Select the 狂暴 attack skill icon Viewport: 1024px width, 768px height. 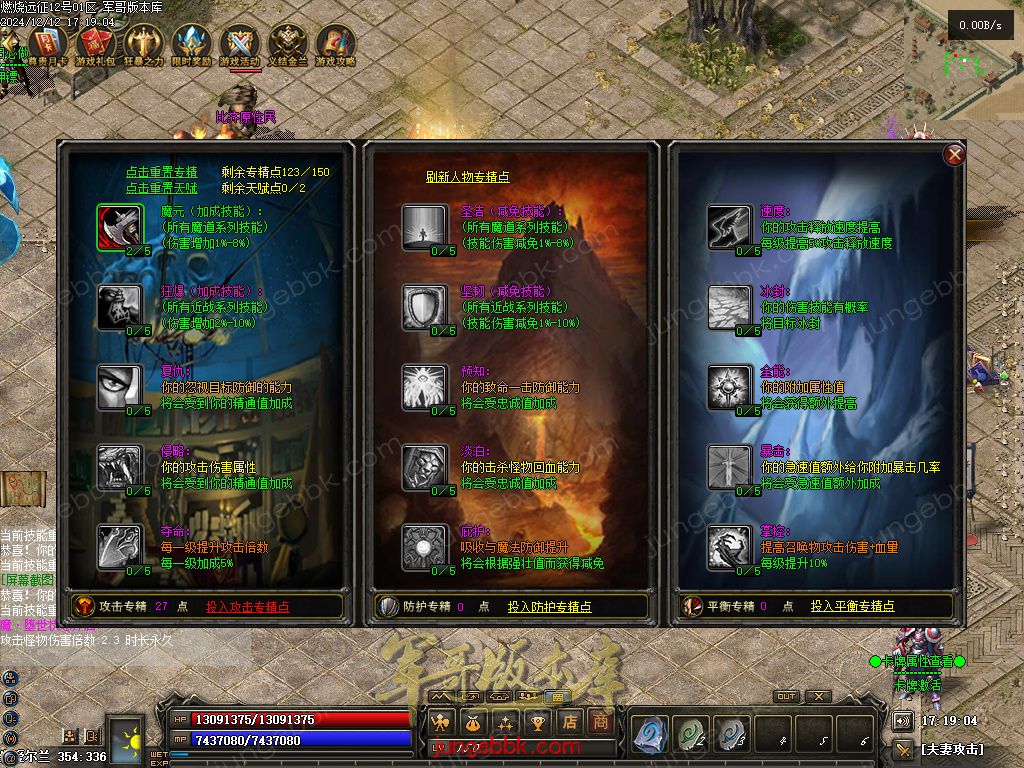pos(120,307)
